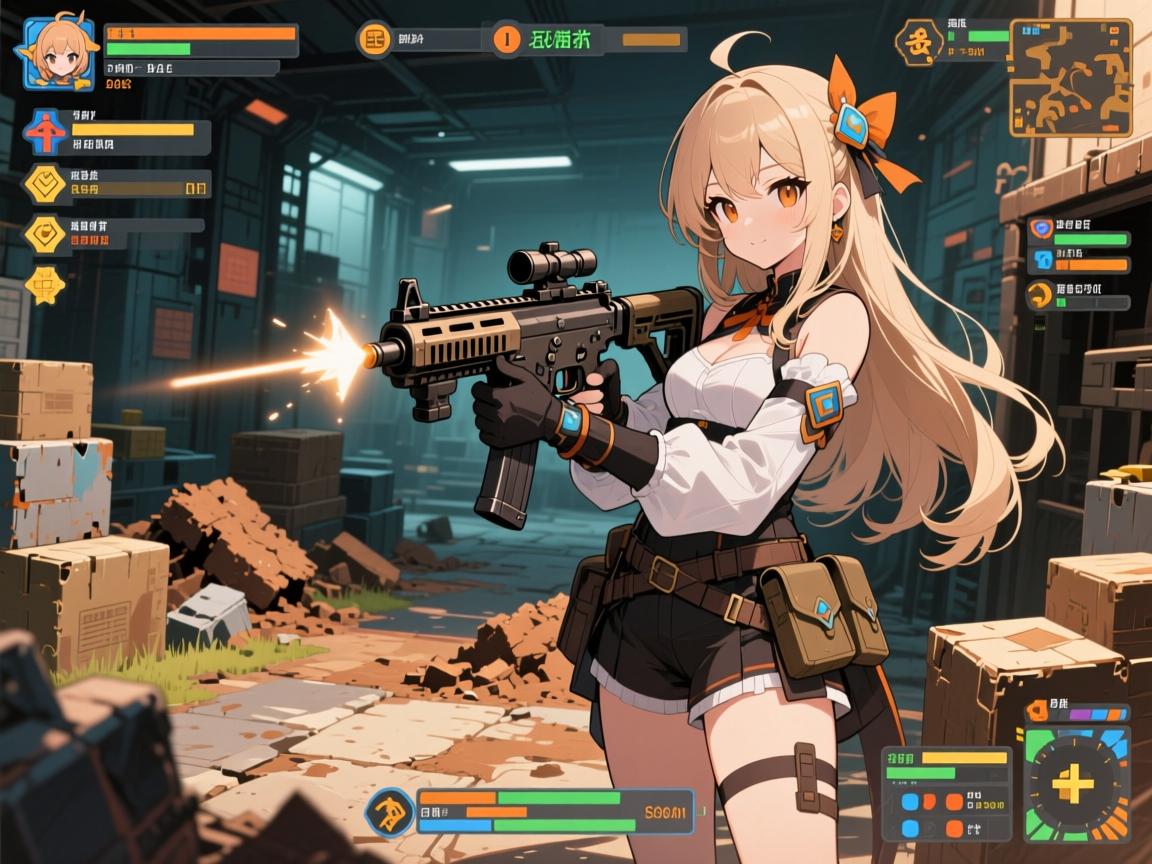This screenshot has height=864, width=1152.
Task: Open the minimap
Action: [1070, 79]
